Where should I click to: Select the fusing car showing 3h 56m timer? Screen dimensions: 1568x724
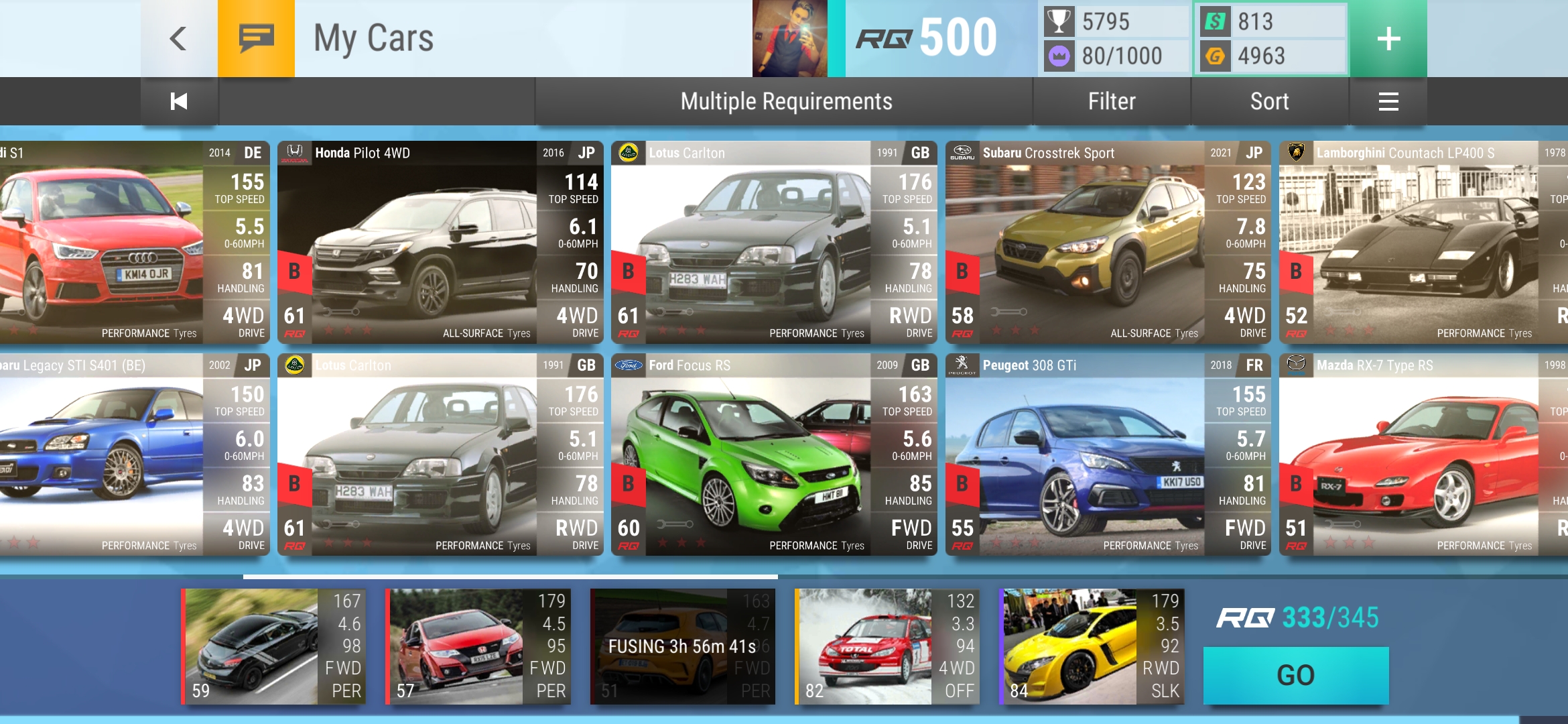(x=681, y=647)
